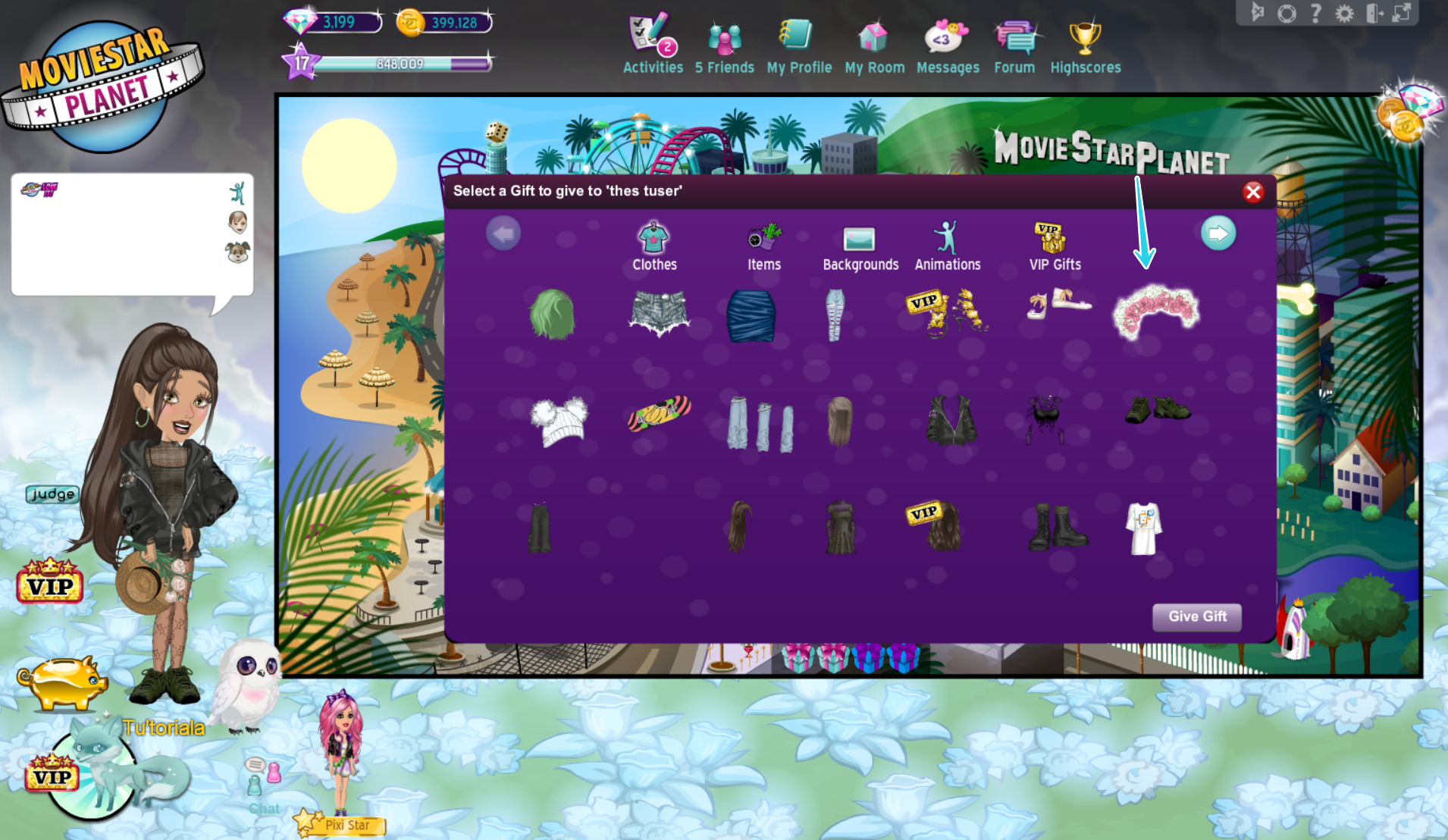Check your Messages
Viewport: 1448px width, 840px height.
pos(947,42)
